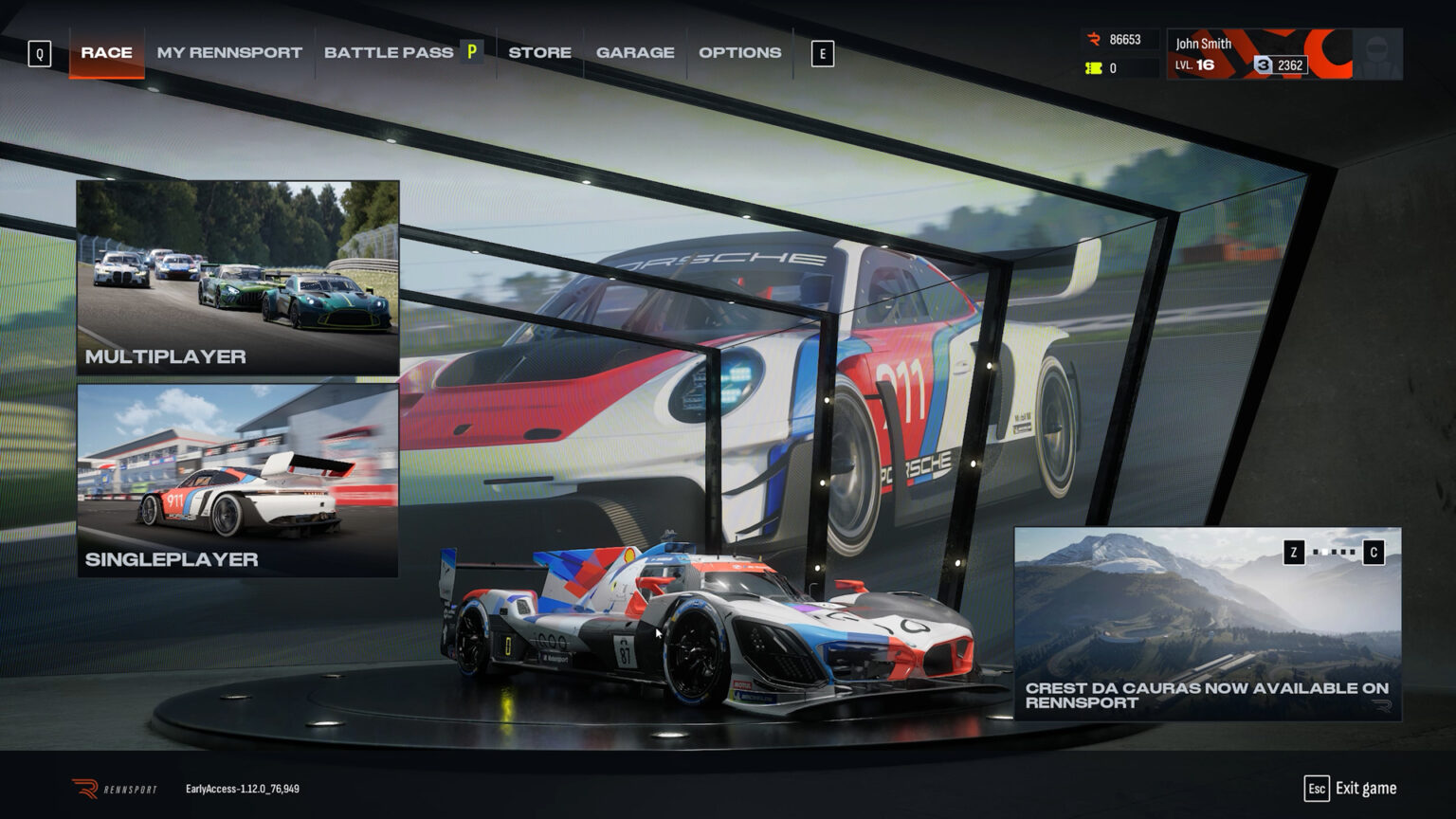Open the STORE tab
Image resolution: width=1456 pixels, height=819 pixels.
[539, 52]
